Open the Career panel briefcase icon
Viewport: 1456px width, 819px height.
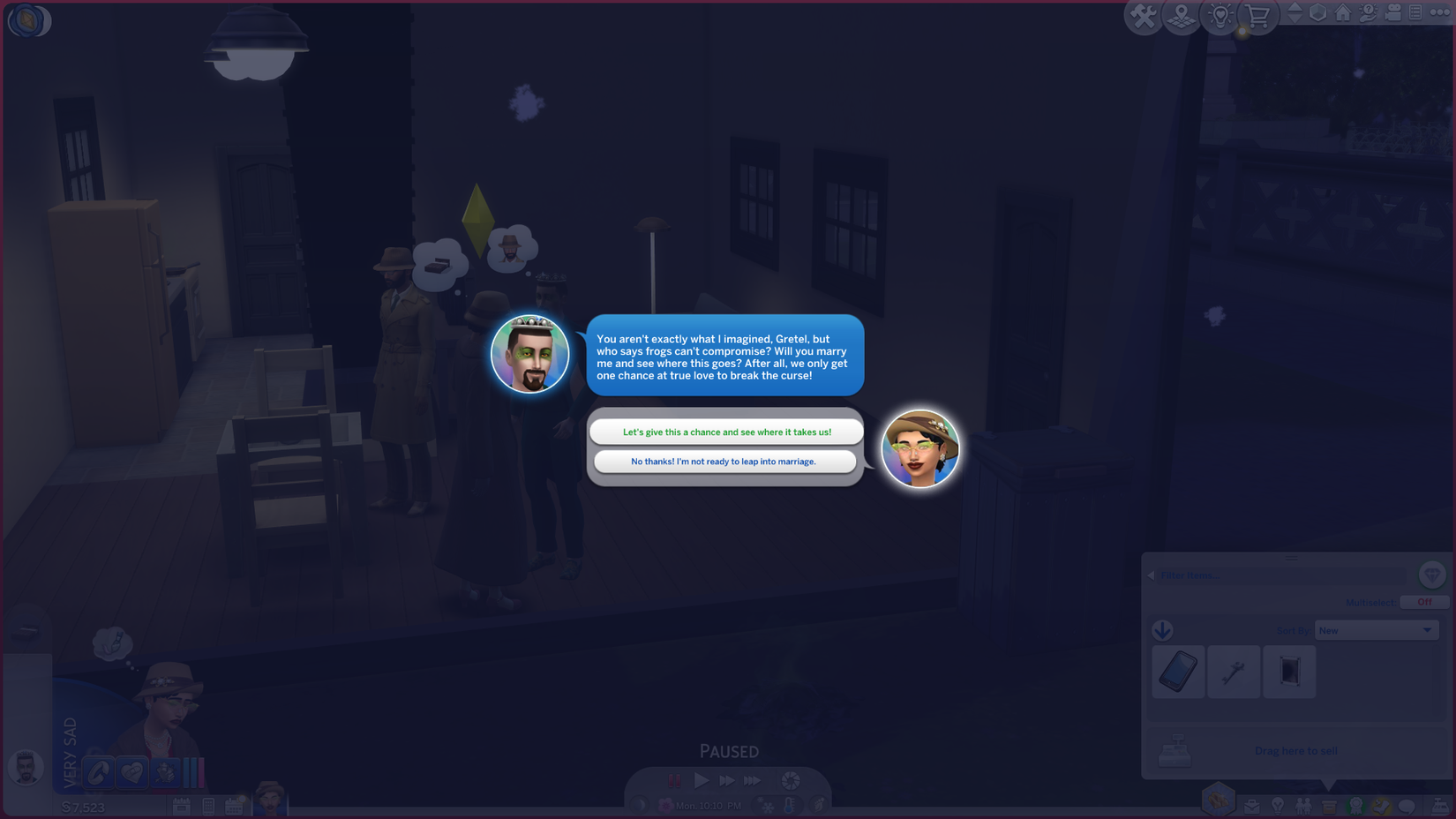(x=1253, y=804)
